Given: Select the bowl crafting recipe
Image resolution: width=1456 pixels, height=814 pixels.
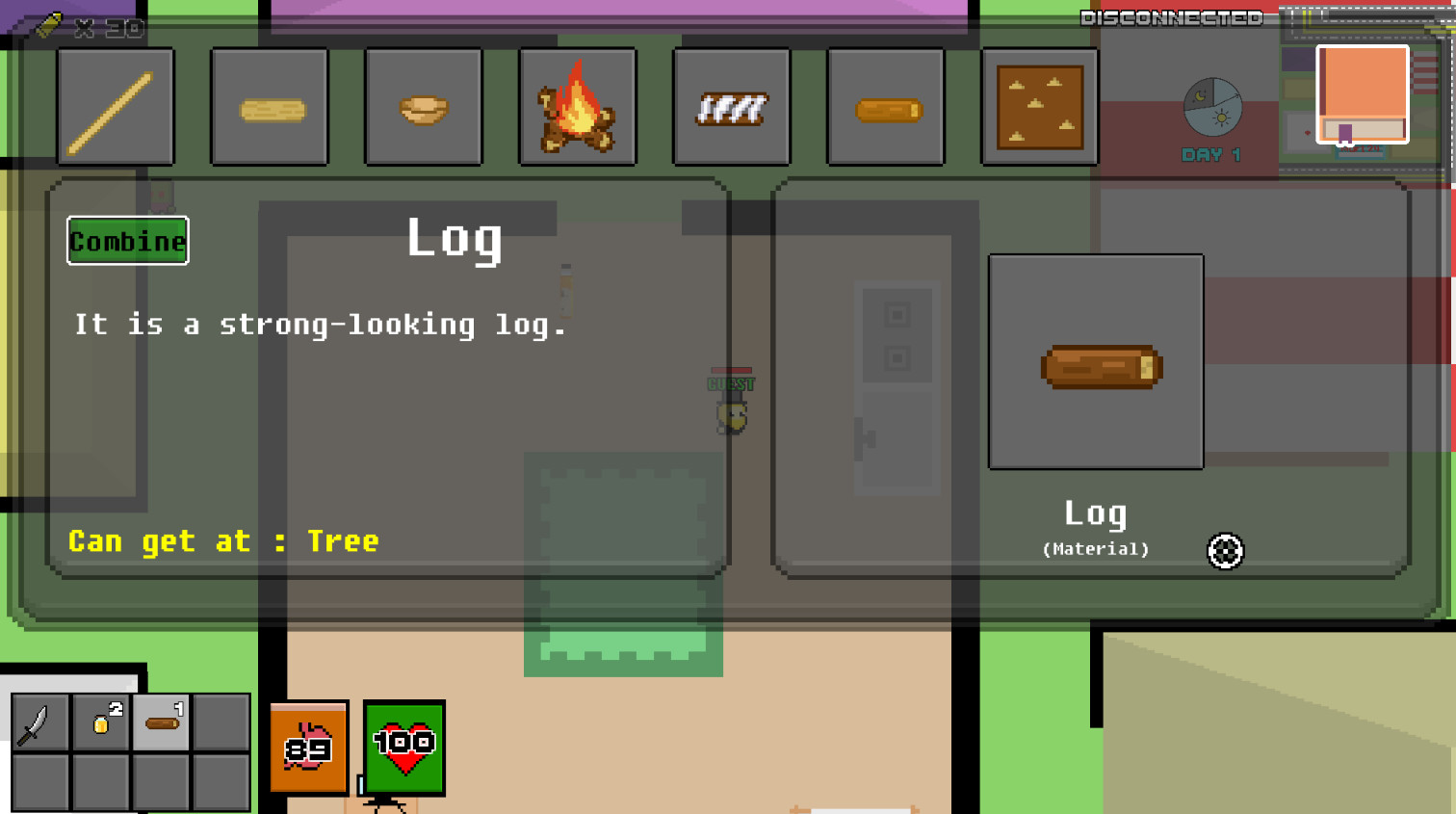Looking at the screenshot, I should point(424,106).
